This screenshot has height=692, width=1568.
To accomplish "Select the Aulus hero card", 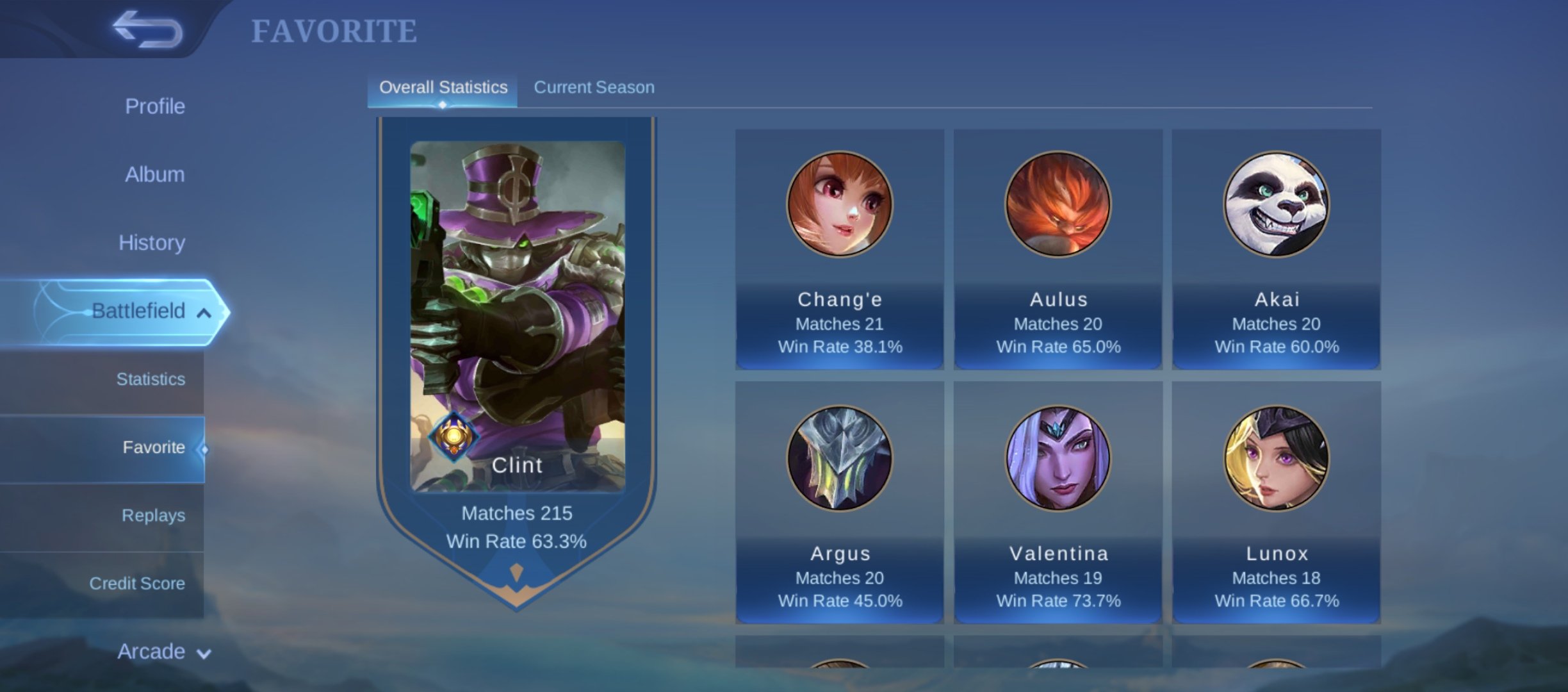I will point(1058,249).
